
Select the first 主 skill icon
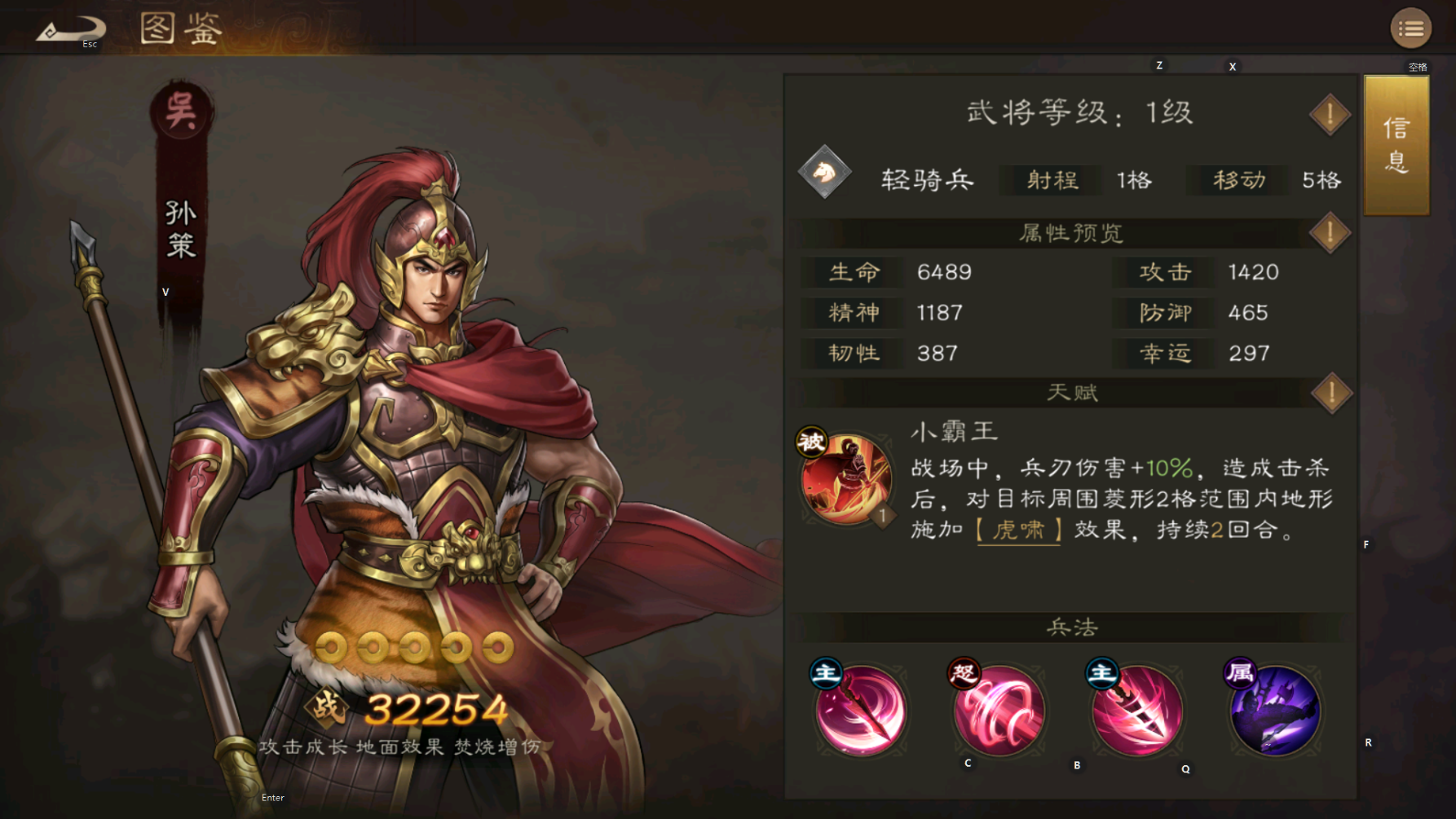862,711
